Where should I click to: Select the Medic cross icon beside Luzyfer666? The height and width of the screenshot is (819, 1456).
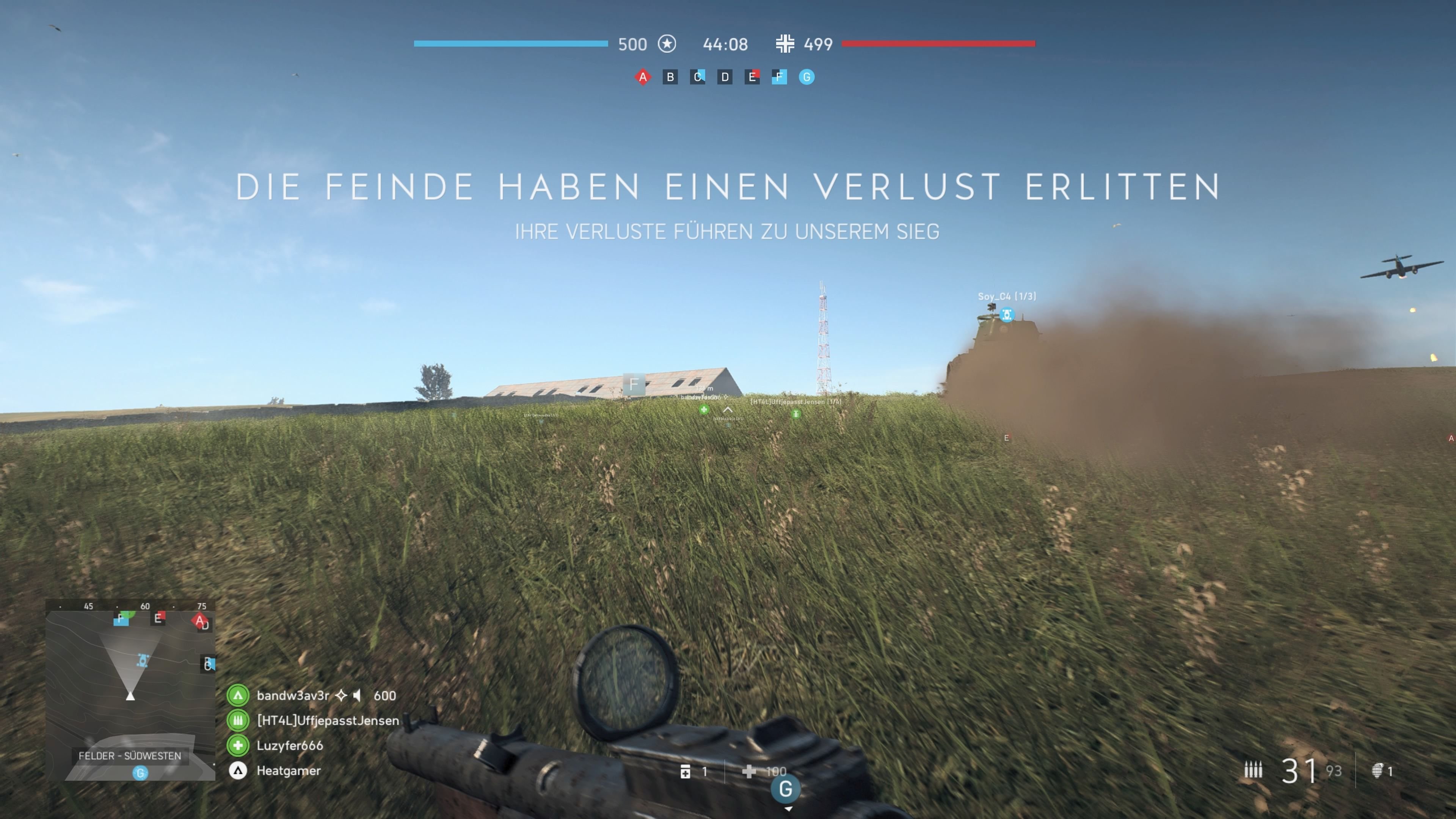(238, 745)
